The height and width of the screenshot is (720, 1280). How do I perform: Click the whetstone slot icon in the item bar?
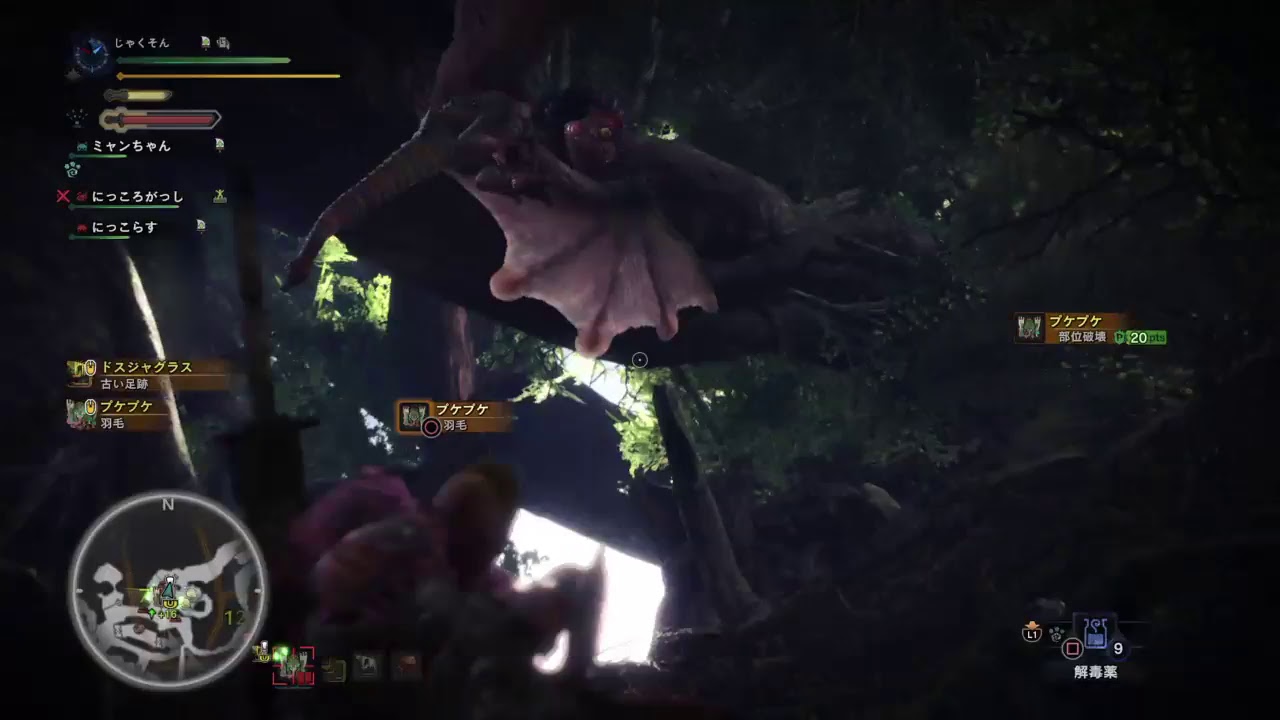(333, 668)
